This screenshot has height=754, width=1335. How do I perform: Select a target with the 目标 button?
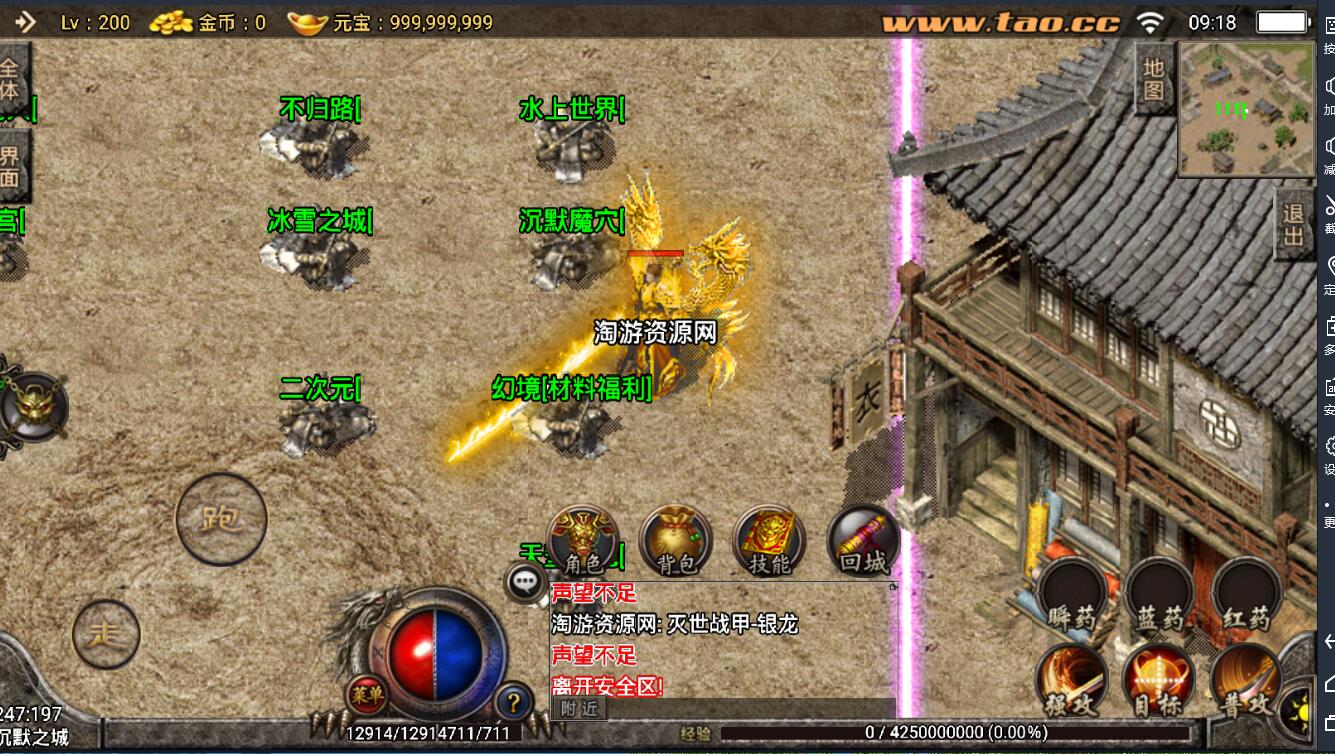tap(1159, 680)
